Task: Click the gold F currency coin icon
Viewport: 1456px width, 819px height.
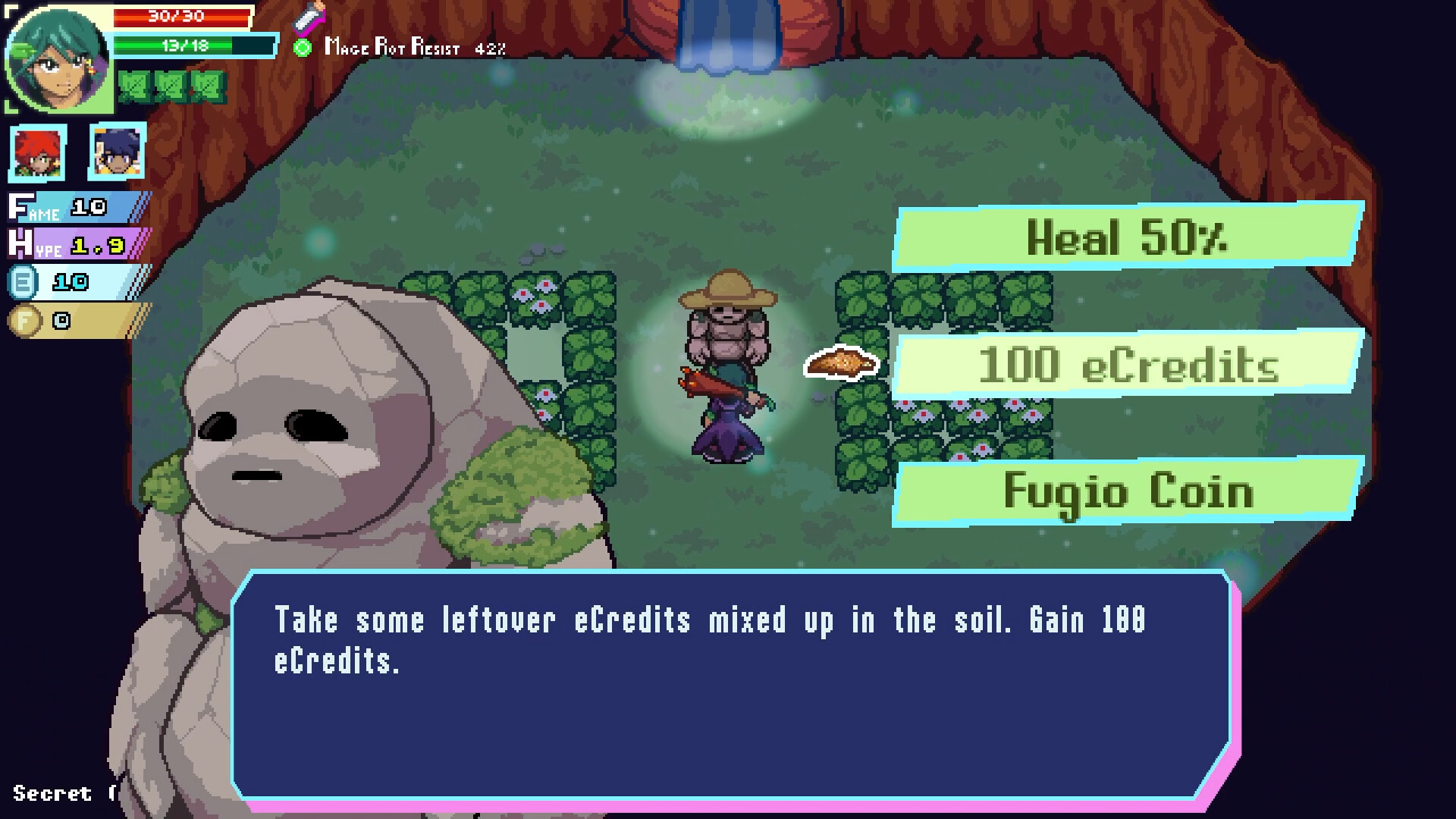Action: coord(25,320)
